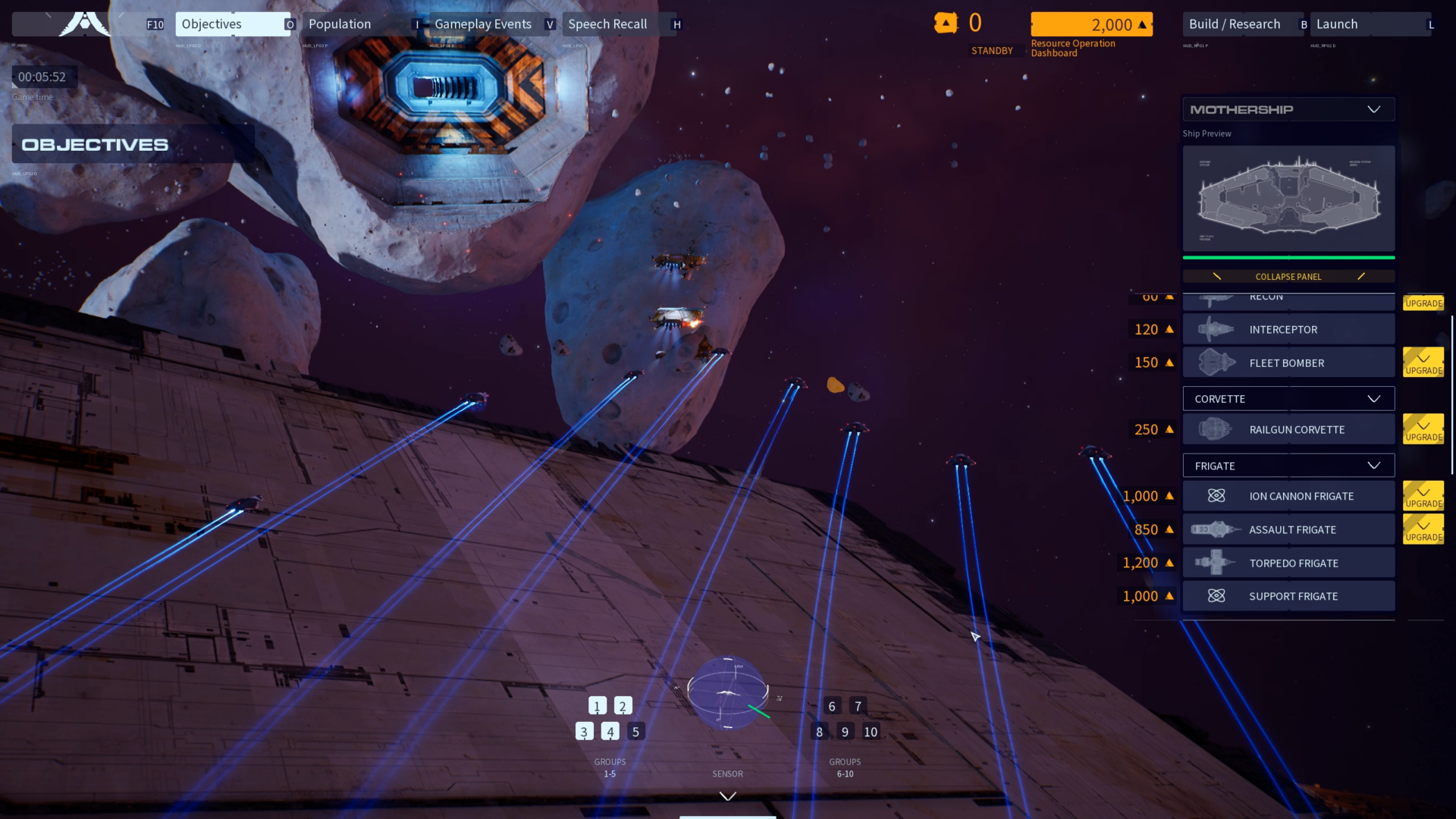Image resolution: width=1456 pixels, height=819 pixels.
Task: Select the Railgun Corvette icon
Action: pos(1217,428)
